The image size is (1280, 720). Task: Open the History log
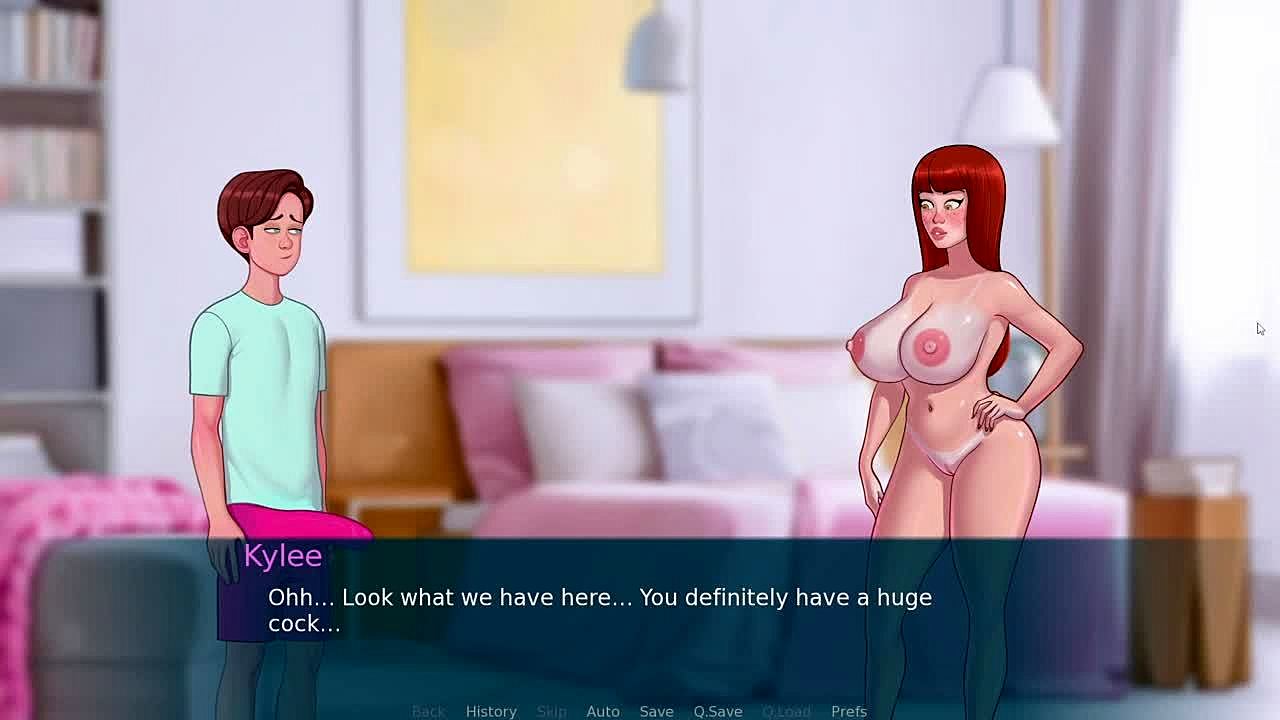click(x=491, y=711)
